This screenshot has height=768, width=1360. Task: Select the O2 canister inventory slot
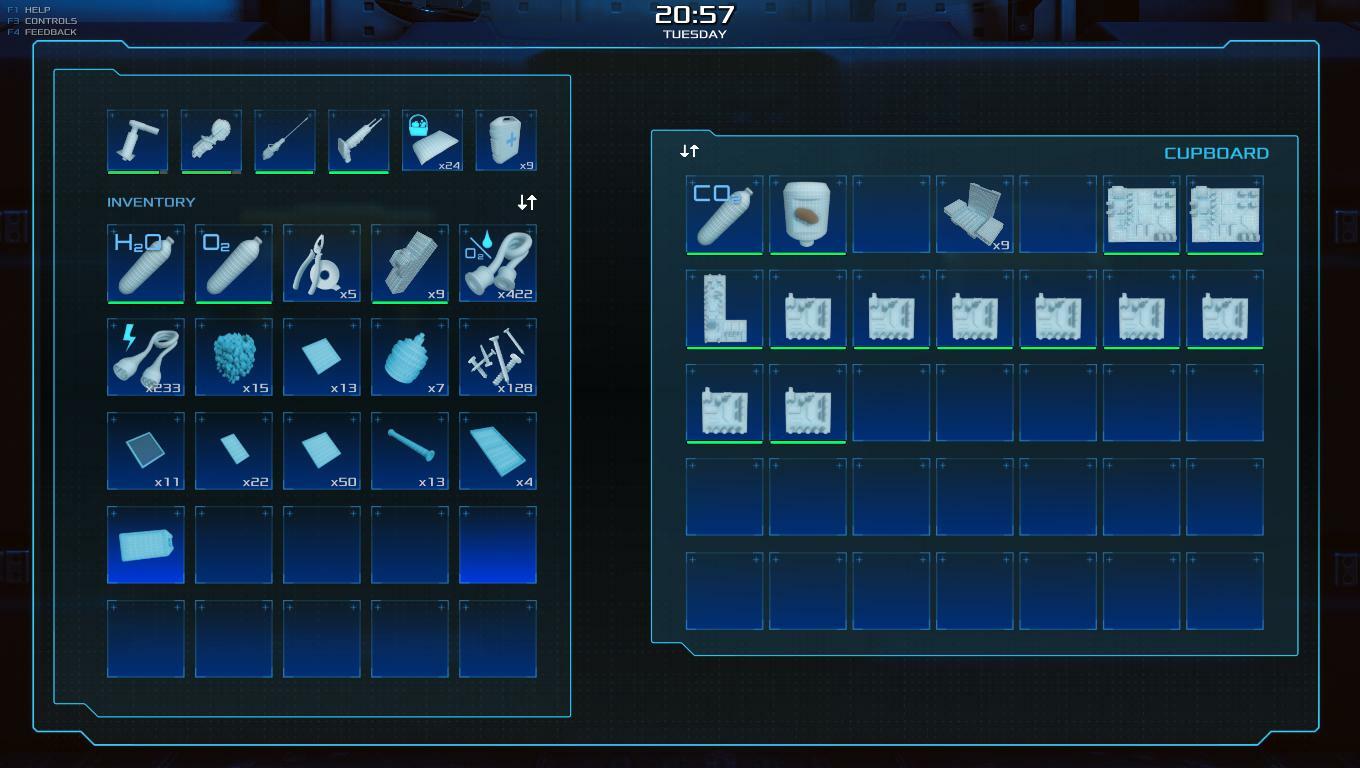pyautogui.click(x=234, y=263)
